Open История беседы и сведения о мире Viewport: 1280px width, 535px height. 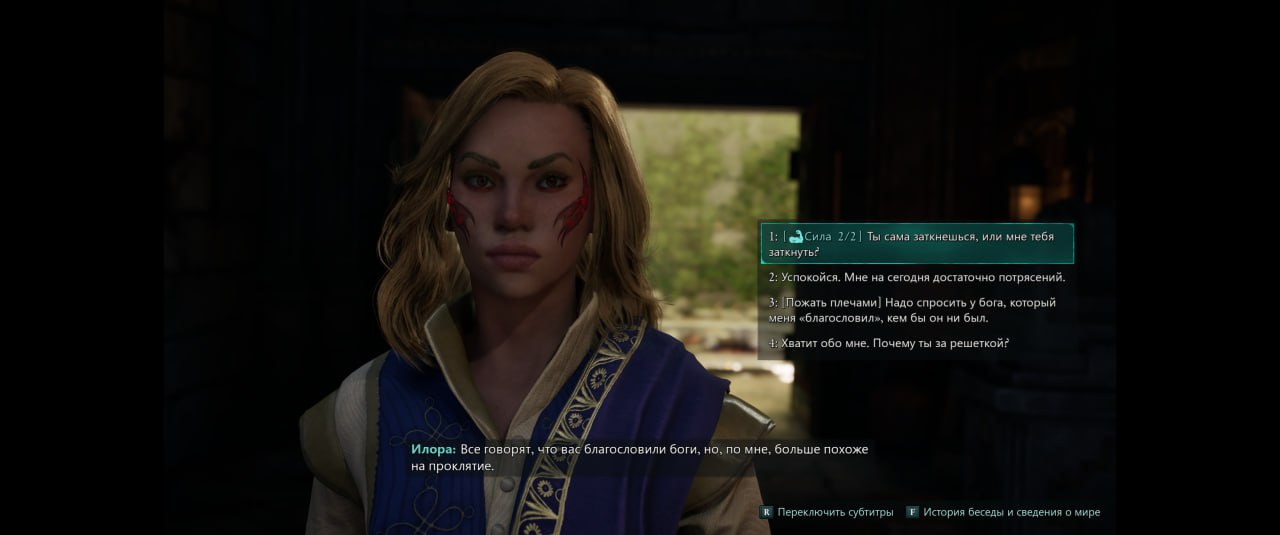[1003, 512]
